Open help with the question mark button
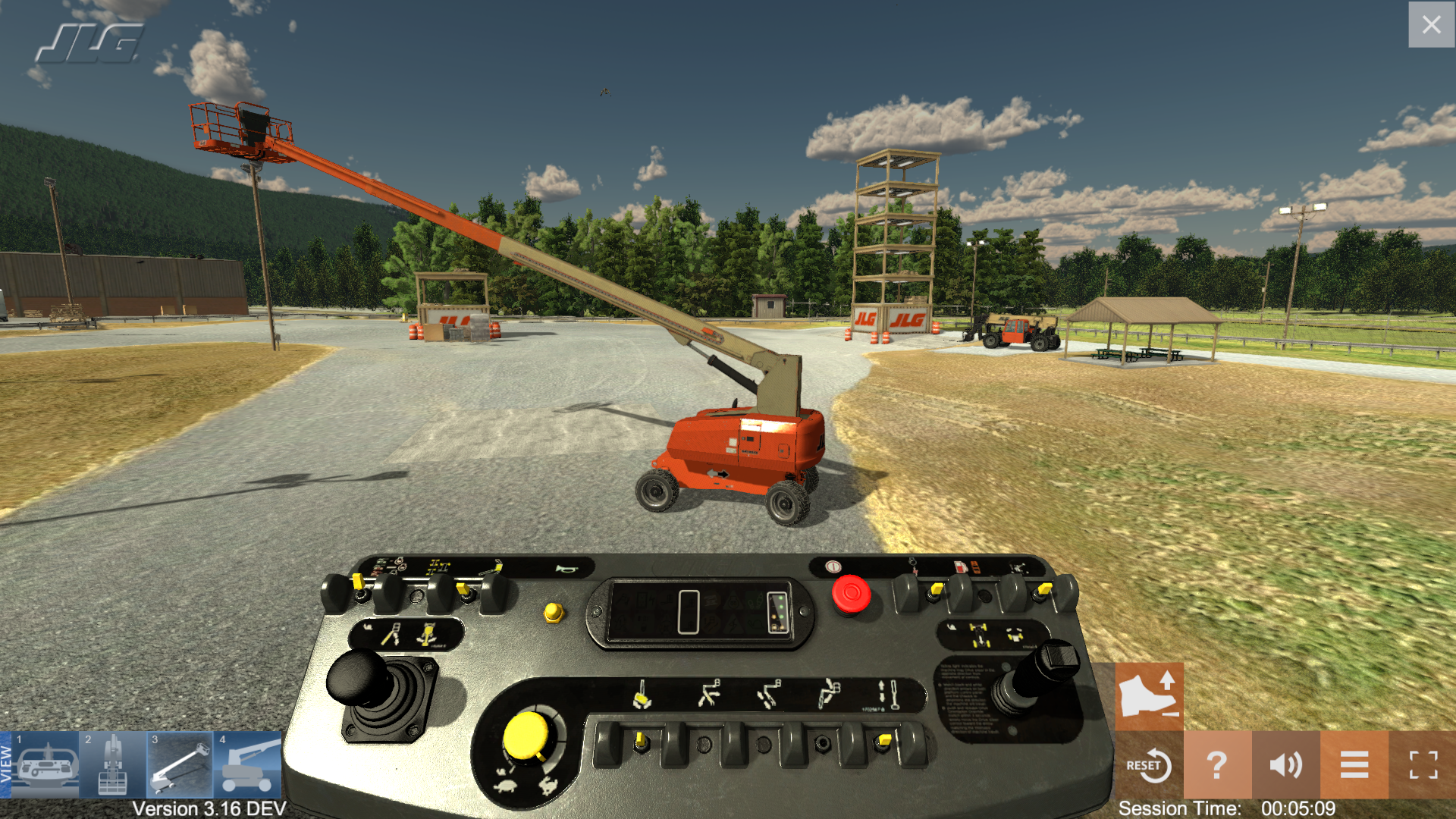This screenshot has width=1456, height=819. tap(1216, 765)
